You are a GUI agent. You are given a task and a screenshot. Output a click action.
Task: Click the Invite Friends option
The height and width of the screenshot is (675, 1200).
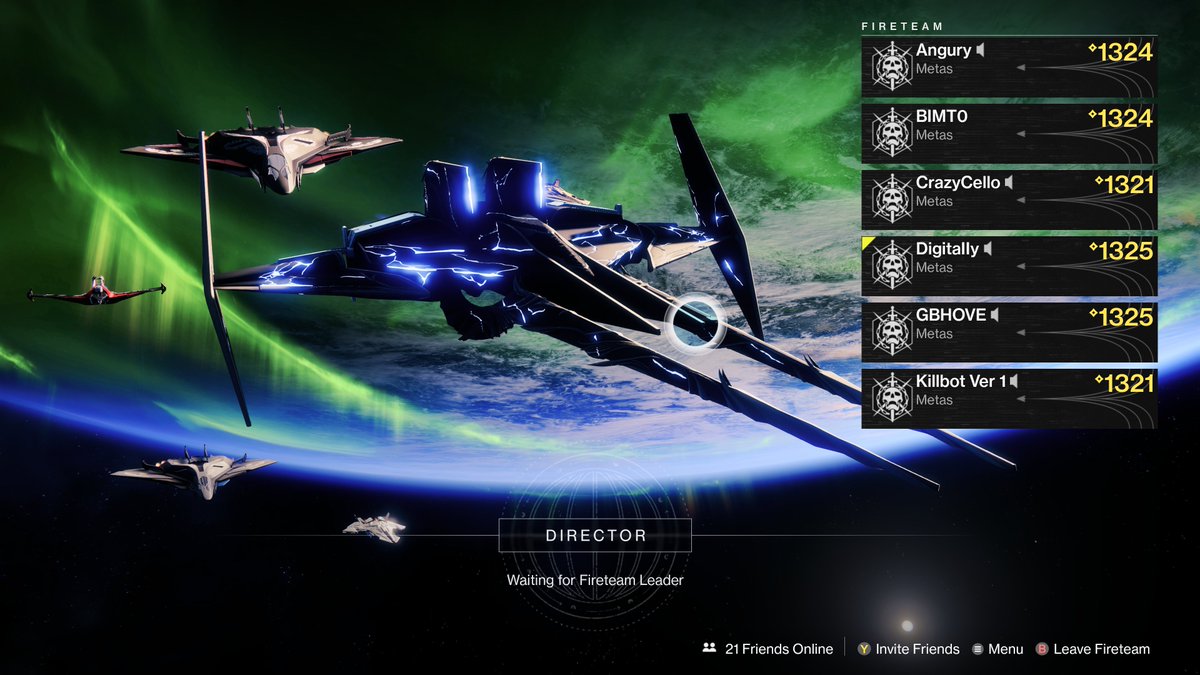pos(907,649)
